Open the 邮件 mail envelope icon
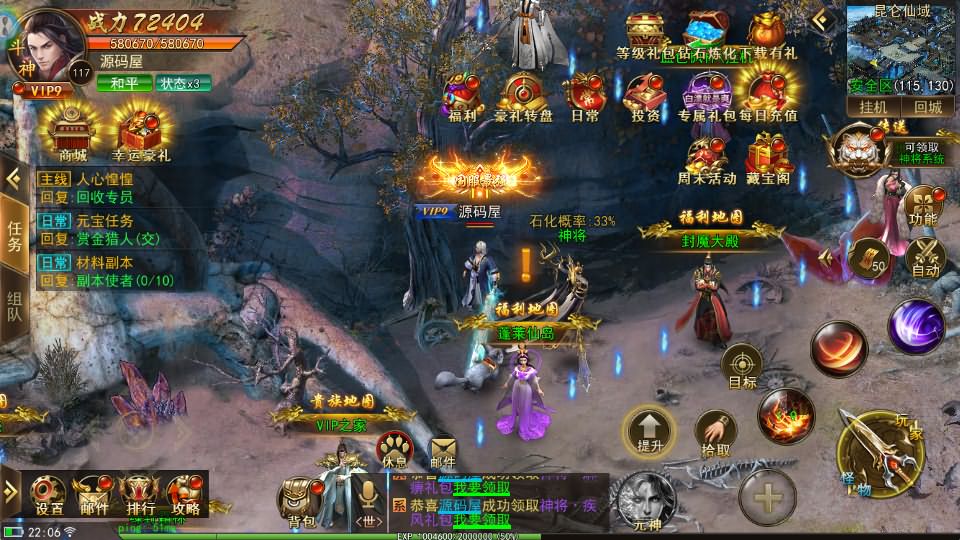The width and height of the screenshot is (960, 540). point(442,454)
